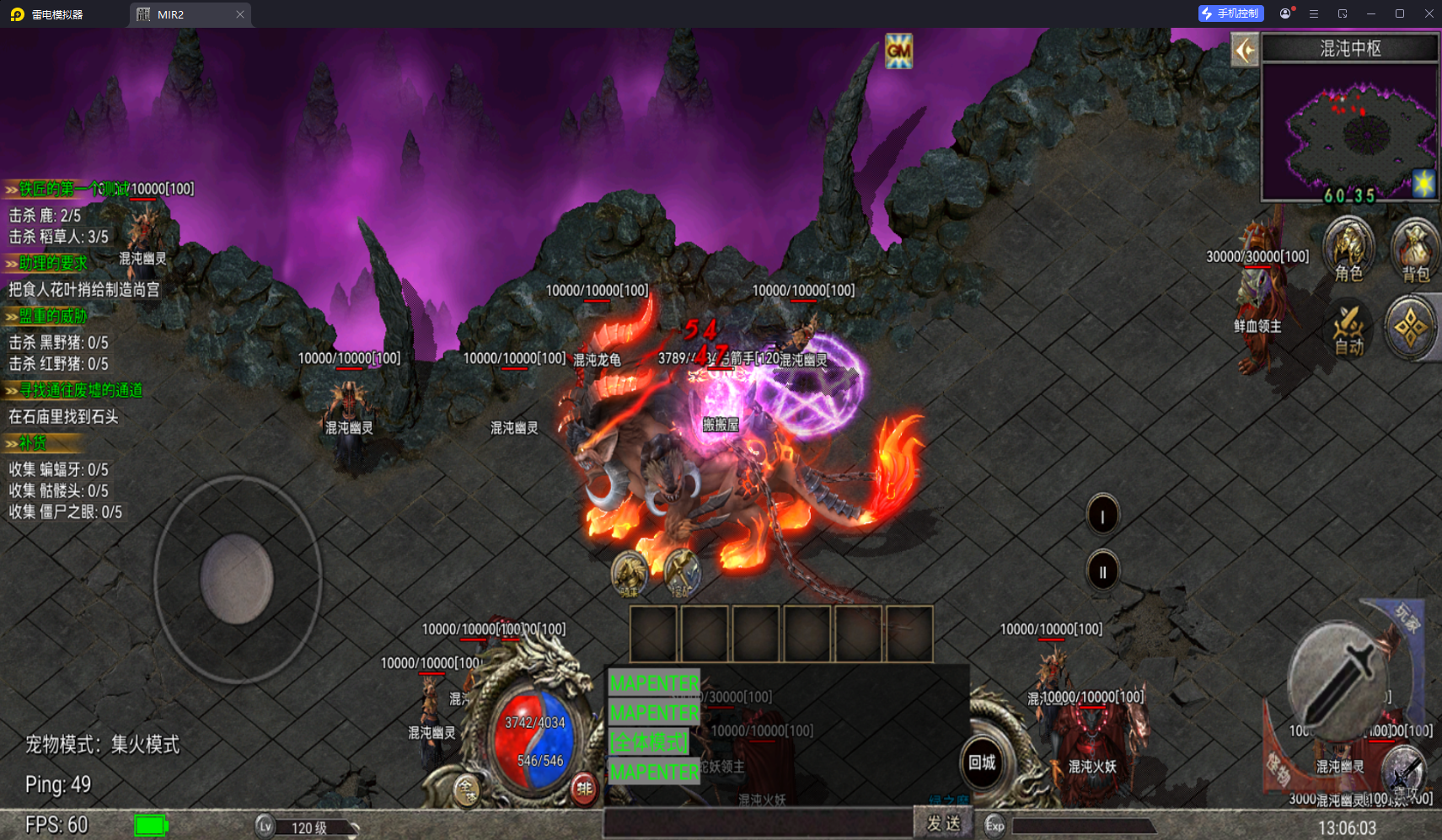Close the MIR2 emulator tab
The image size is (1442, 840).
[x=240, y=14]
